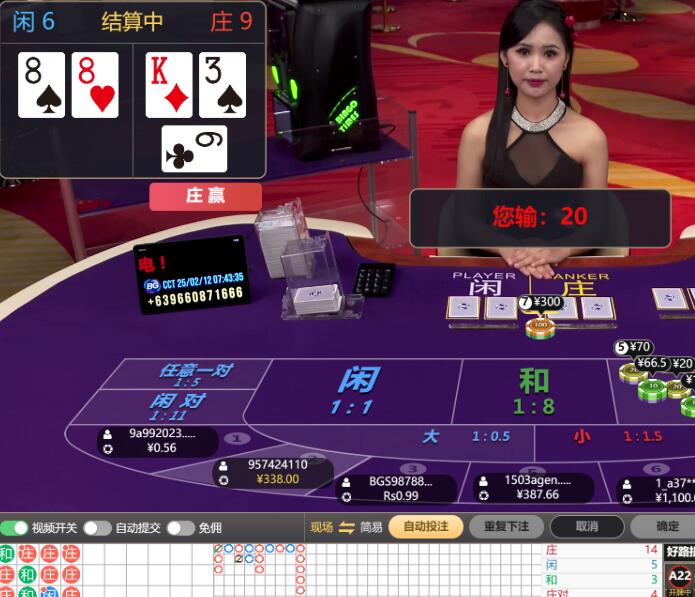Place a bet on 闲对 1:11
Image resolution: width=695 pixels, height=597 pixels.
pos(180,405)
